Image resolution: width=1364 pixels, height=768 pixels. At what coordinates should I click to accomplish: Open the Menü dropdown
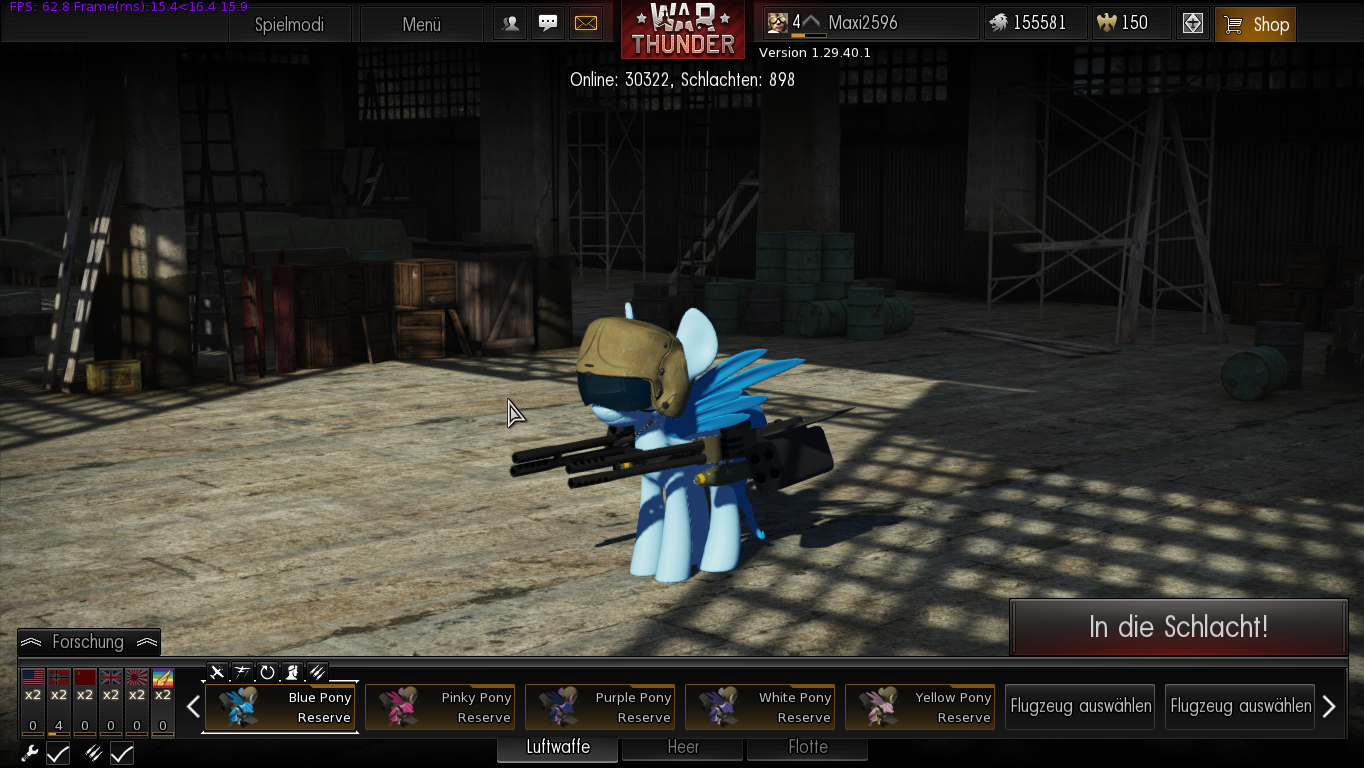(421, 25)
